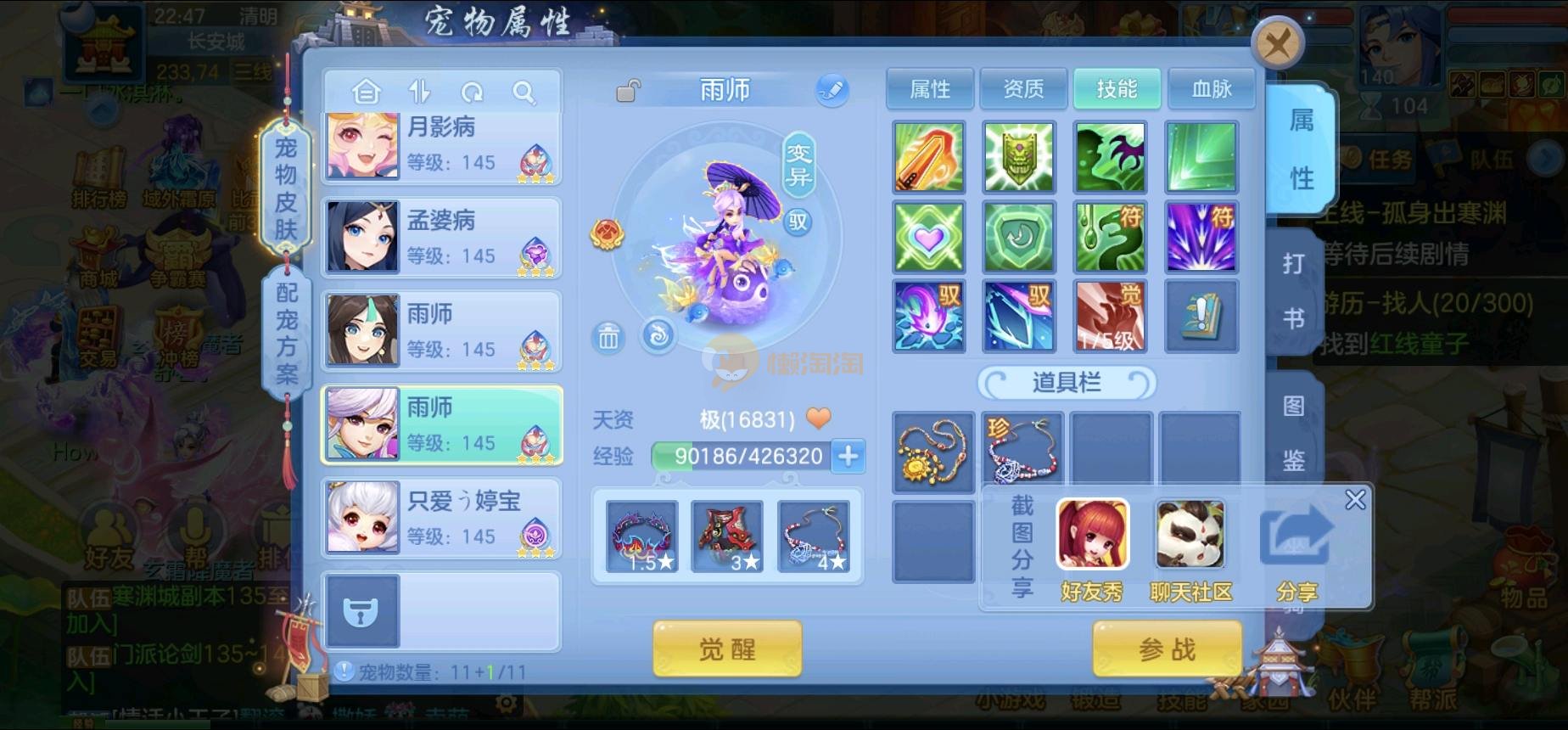
Task: Click the yellow 觉醒 button
Action: point(727,649)
